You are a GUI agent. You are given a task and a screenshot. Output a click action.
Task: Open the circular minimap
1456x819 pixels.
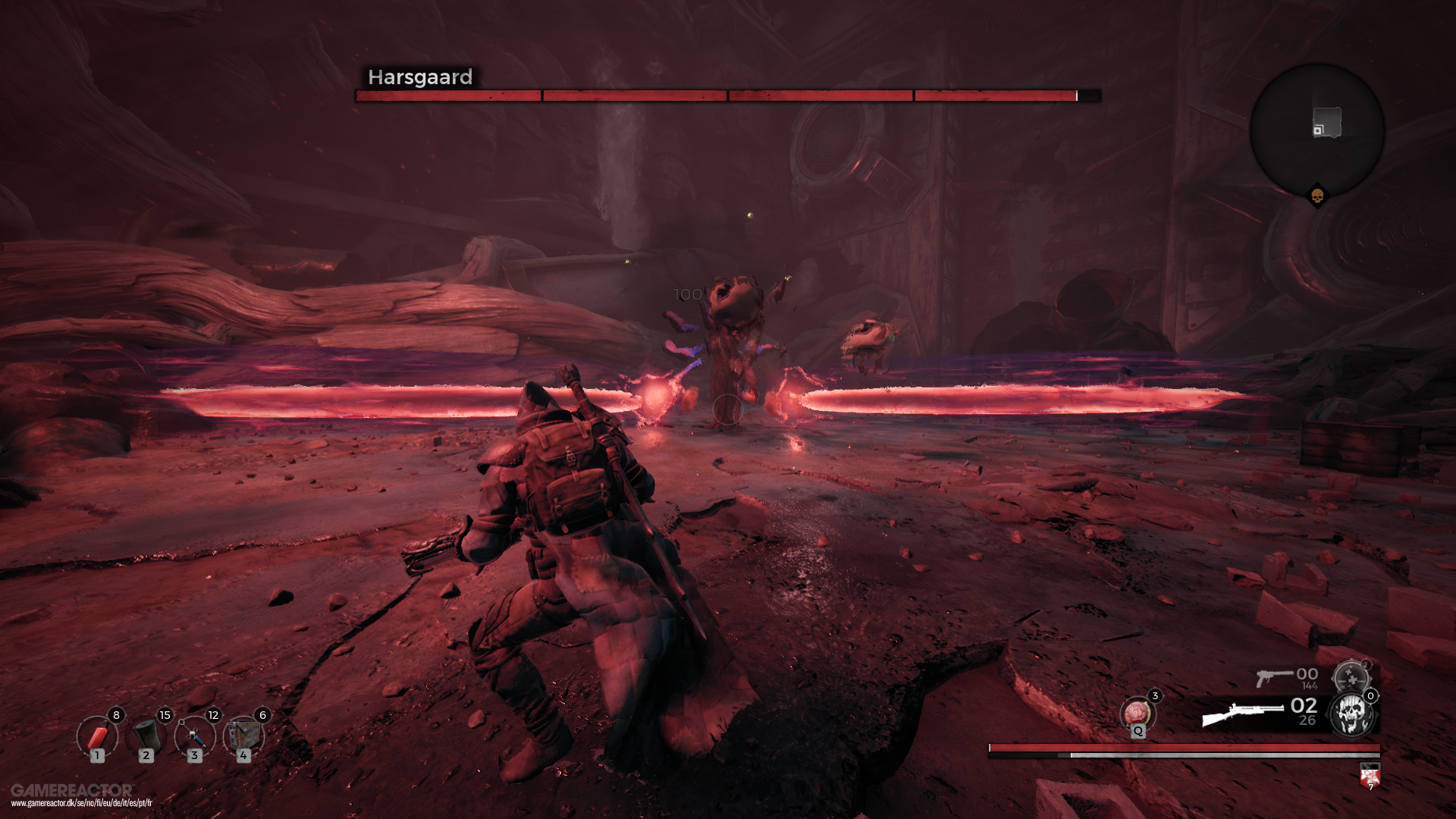click(x=1317, y=130)
